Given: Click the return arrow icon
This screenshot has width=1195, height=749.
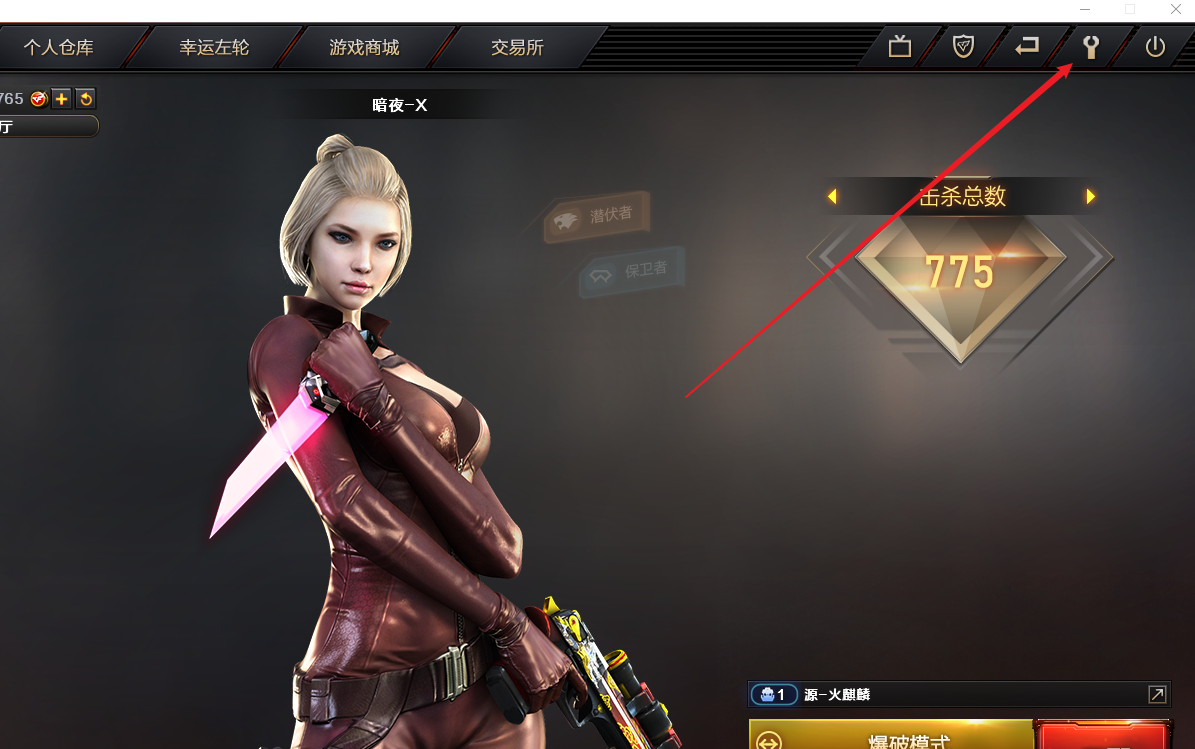Looking at the screenshot, I should click(x=1027, y=47).
